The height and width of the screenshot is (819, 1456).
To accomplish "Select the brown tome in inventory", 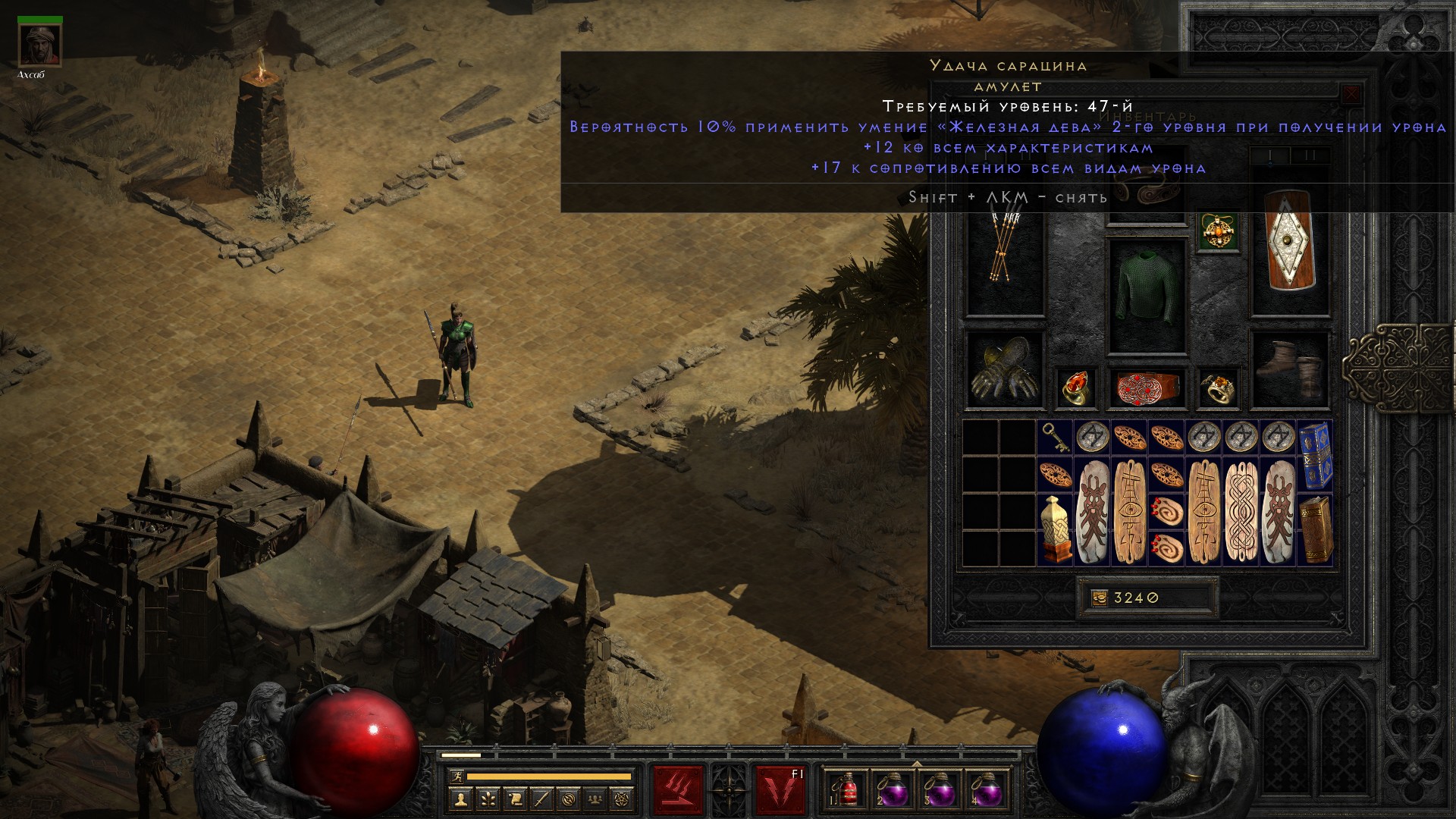I will [x=1315, y=529].
